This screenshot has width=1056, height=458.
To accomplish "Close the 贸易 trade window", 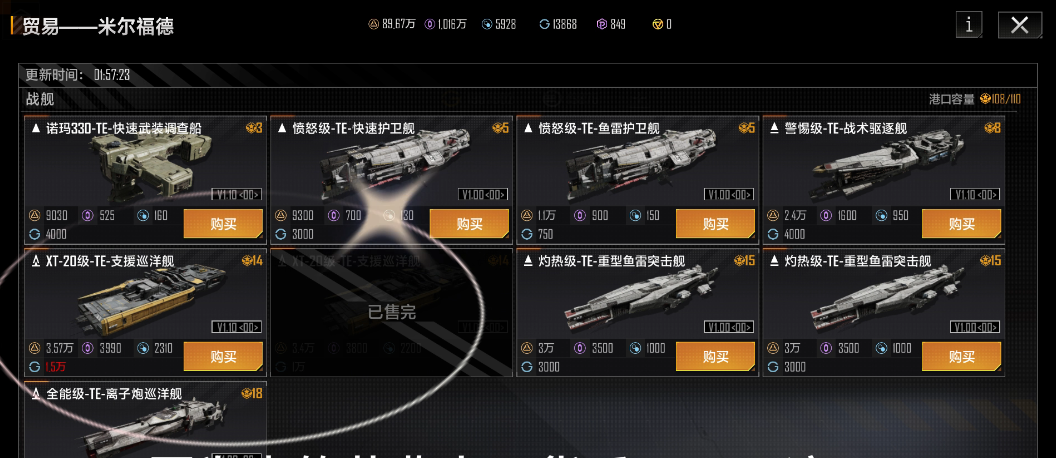I will 1019,26.
